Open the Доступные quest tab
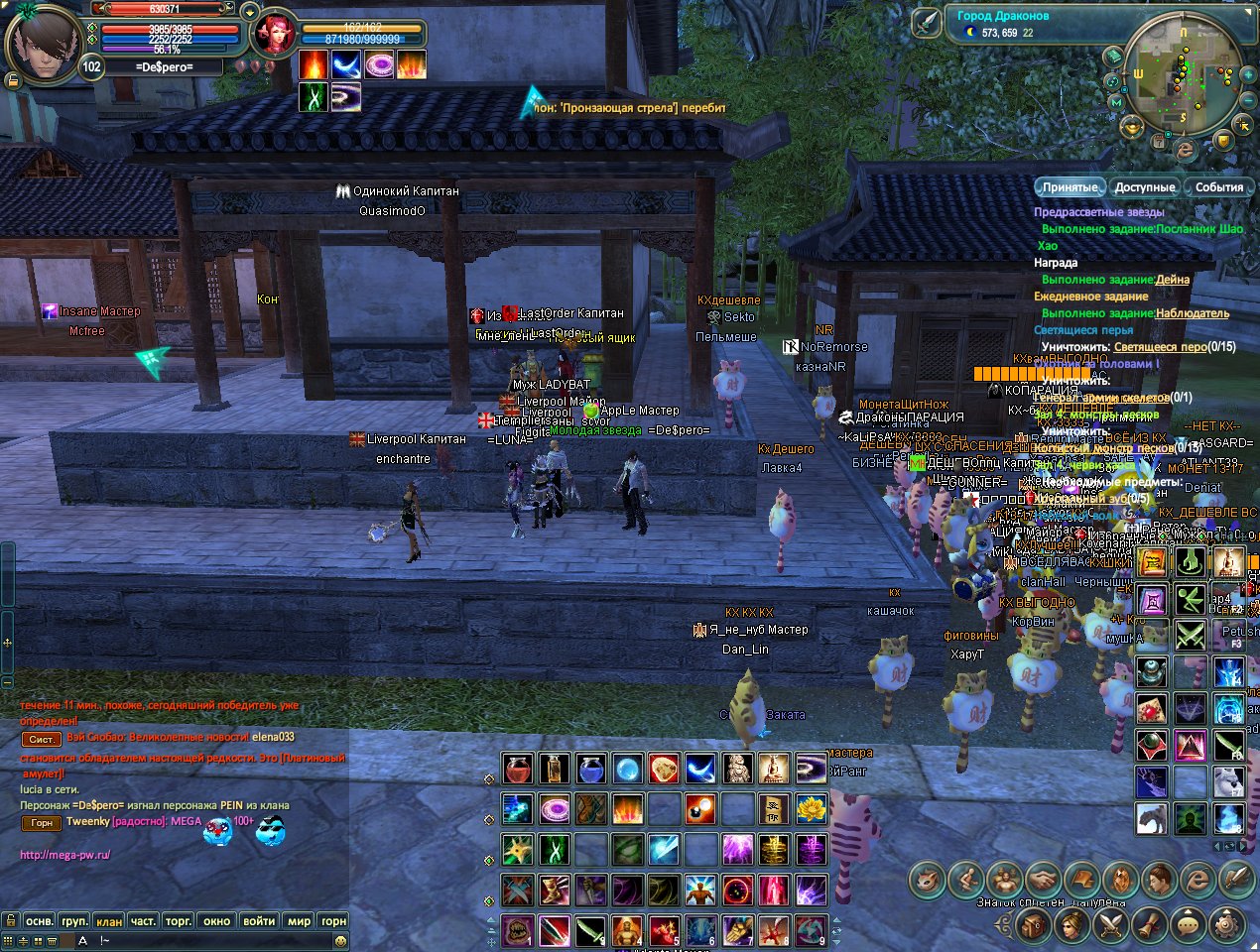Screen dimensions: 1260x952 [1144, 187]
